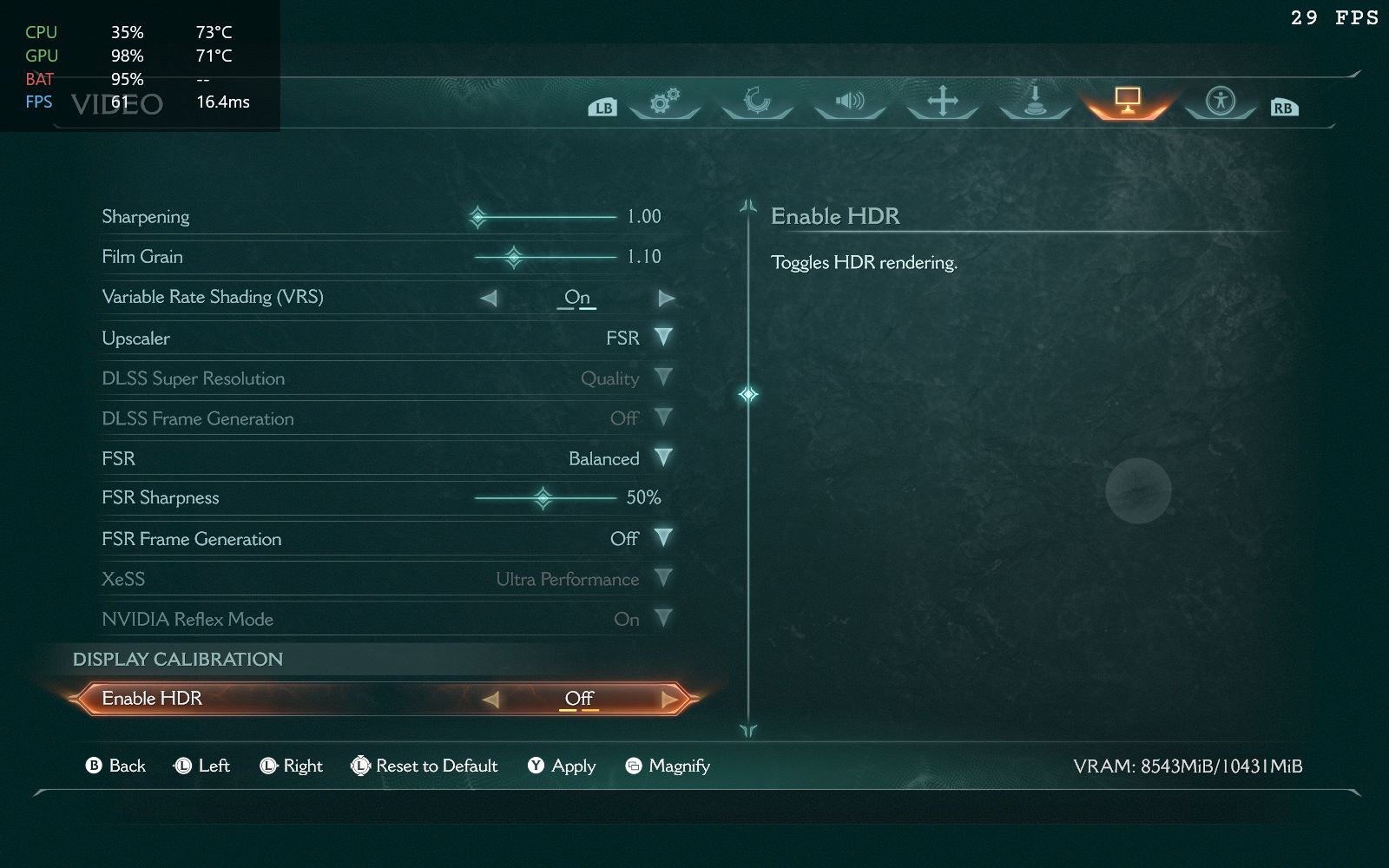Toggle Enable HDR with right arrow
1389x868 pixels.
pos(668,699)
